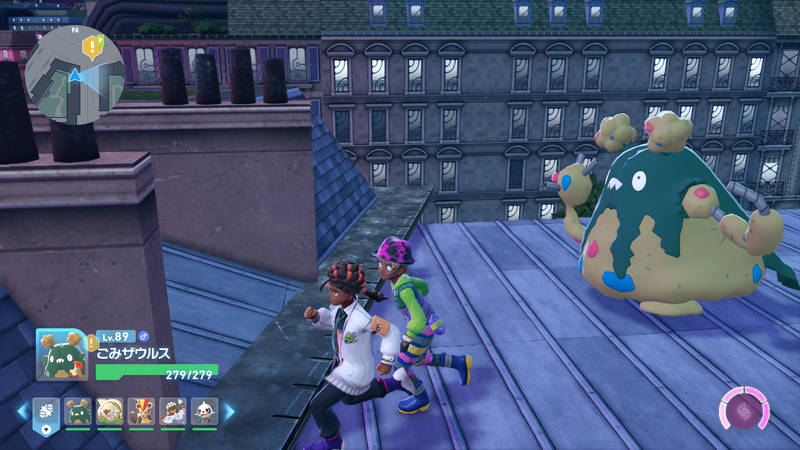Select the highlighted first party bar slot
The height and width of the screenshot is (450, 800).
[47, 411]
